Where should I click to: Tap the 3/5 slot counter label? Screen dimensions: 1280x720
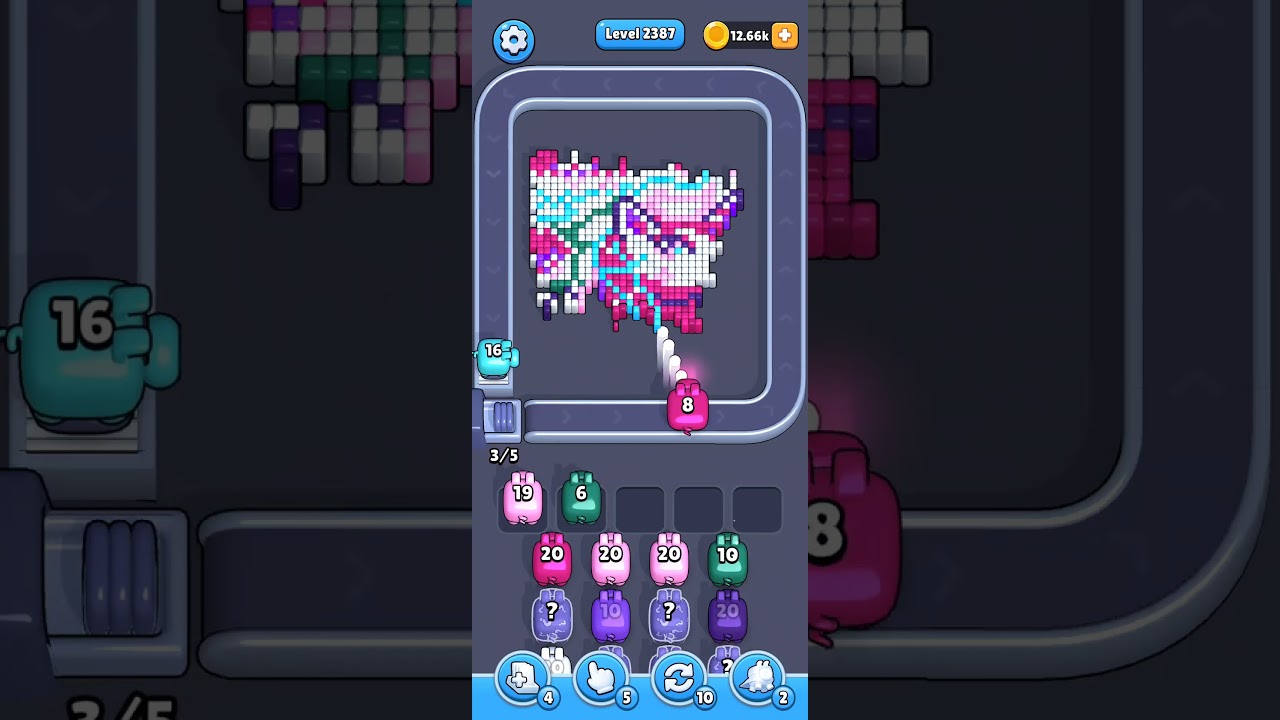click(x=503, y=455)
